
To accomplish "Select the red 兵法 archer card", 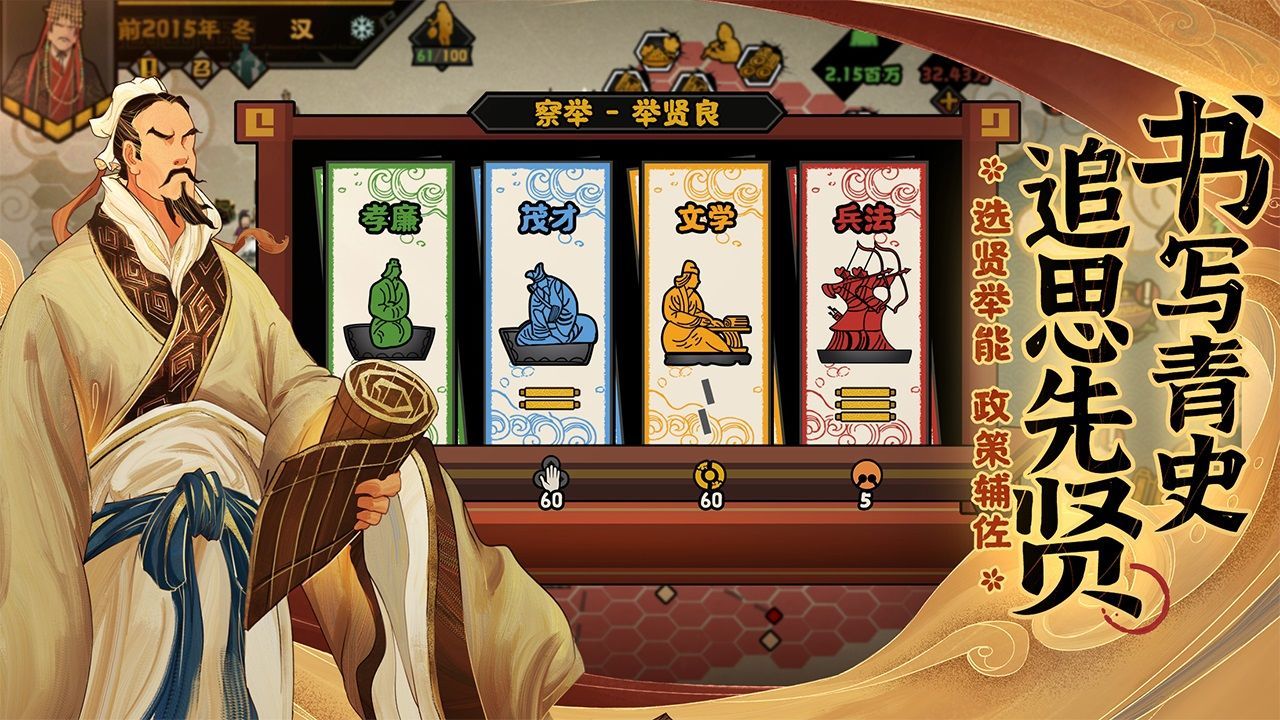I will pyautogui.click(x=863, y=300).
